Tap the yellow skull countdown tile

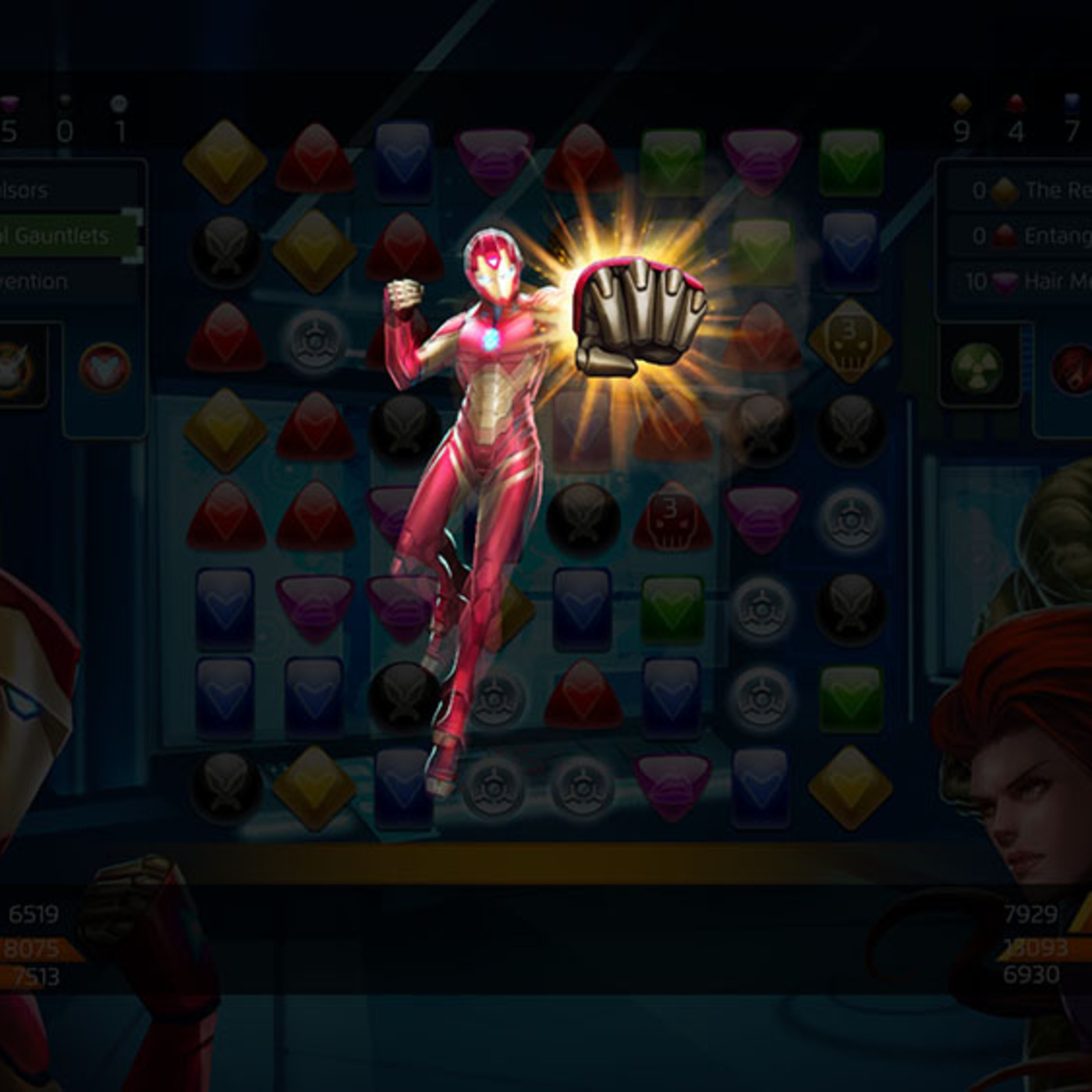pyautogui.click(x=849, y=340)
